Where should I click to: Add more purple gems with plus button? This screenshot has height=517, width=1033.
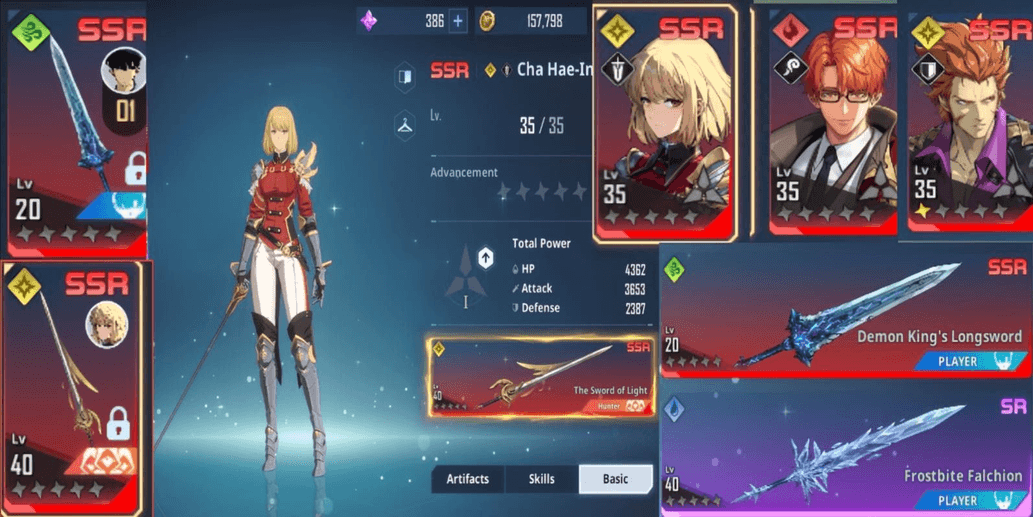(457, 21)
